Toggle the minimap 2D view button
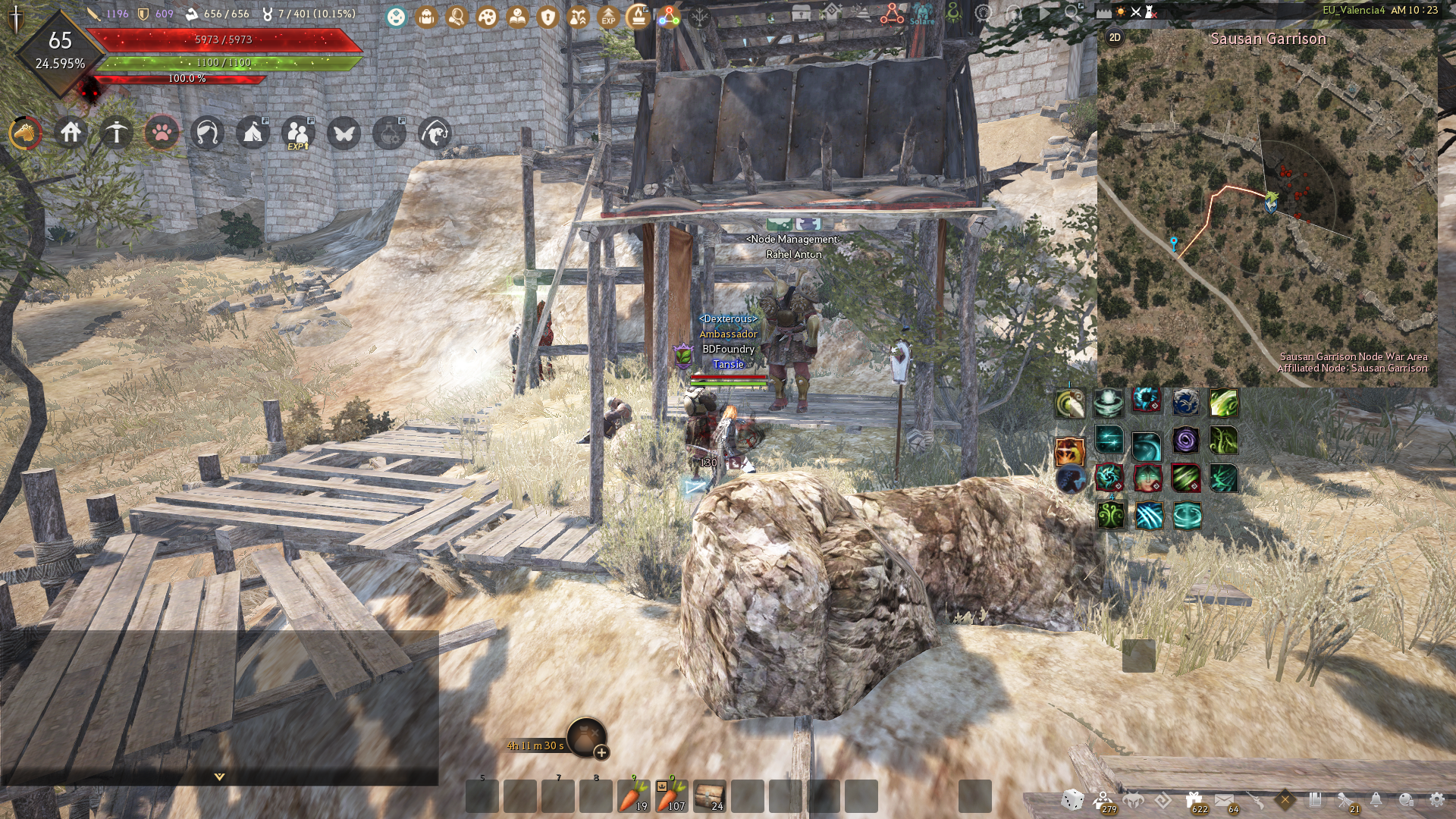Screen dimensions: 1456x819 [x=1115, y=37]
